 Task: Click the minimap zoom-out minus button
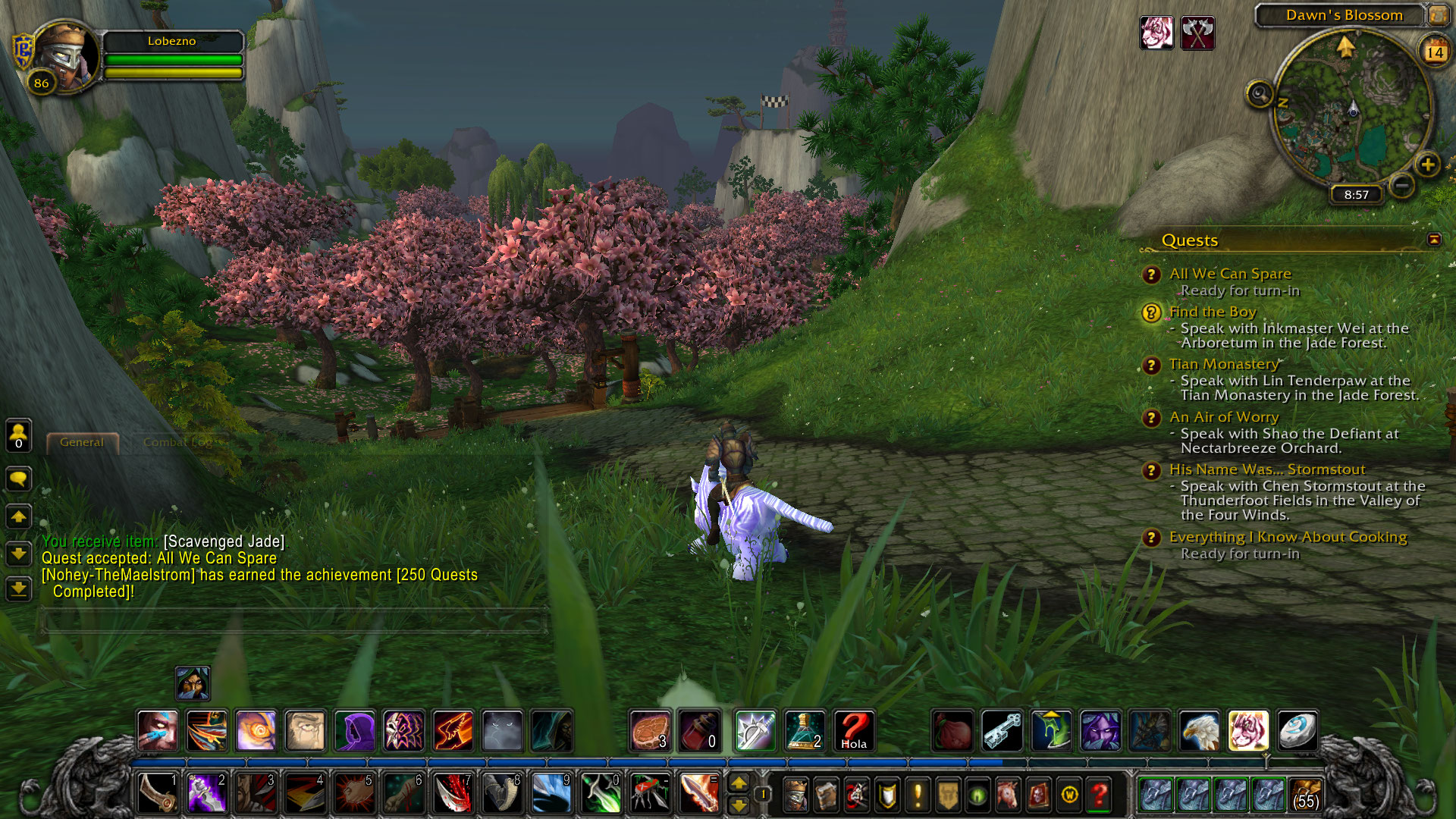1403,184
